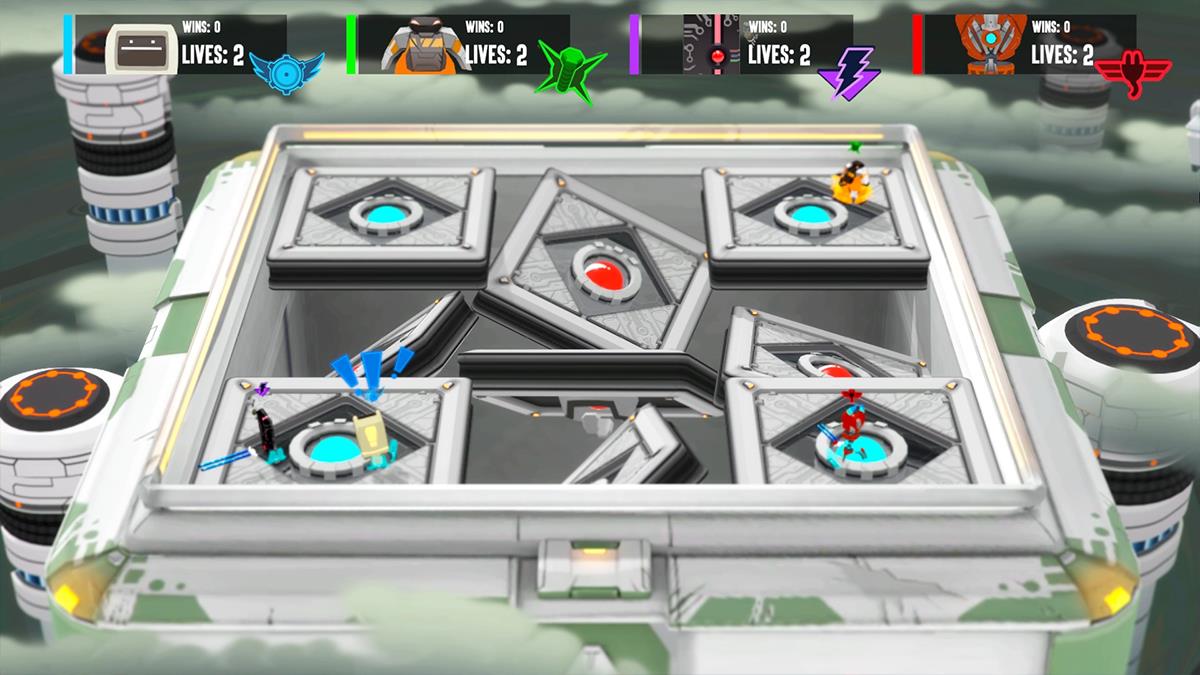Viewport: 1200px width, 675px height.
Task: Select the orange armored robot portrait
Action: [x=425, y=46]
